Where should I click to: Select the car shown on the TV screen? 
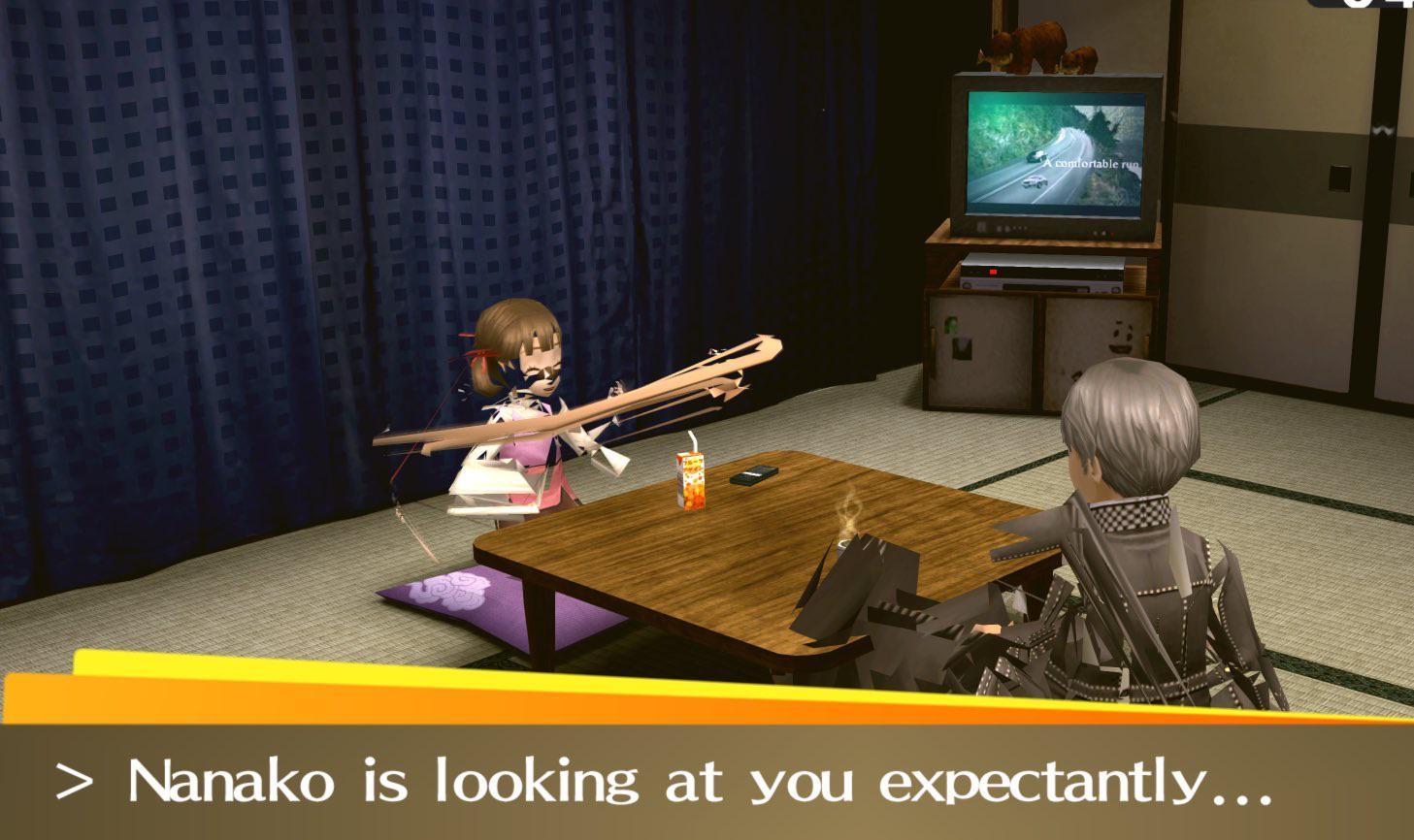click(1034, 182)
